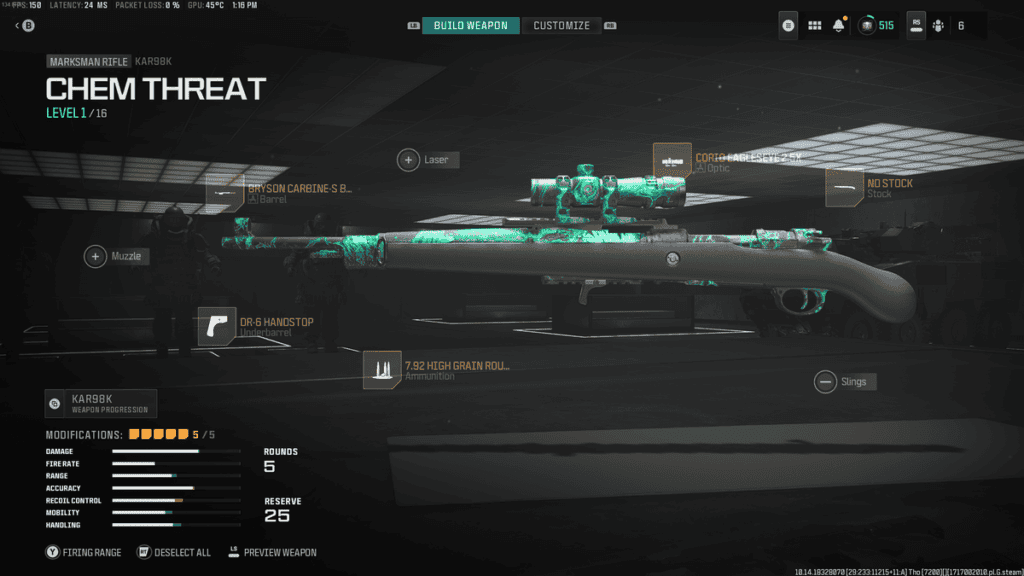Open KAR98K weapon progression

click(x=101, y=404)
